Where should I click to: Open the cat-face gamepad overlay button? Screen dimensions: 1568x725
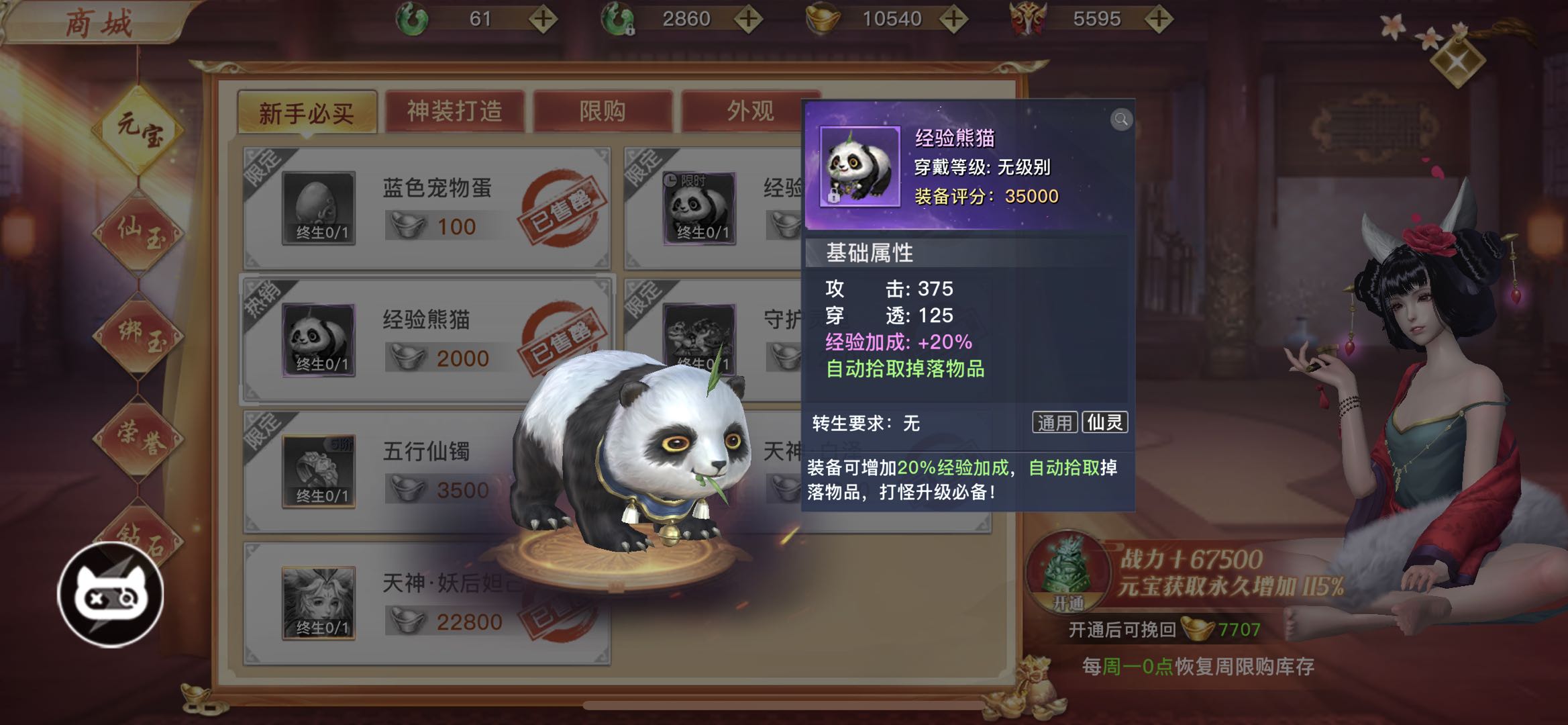pyautogui.click(x=111, y=595)
